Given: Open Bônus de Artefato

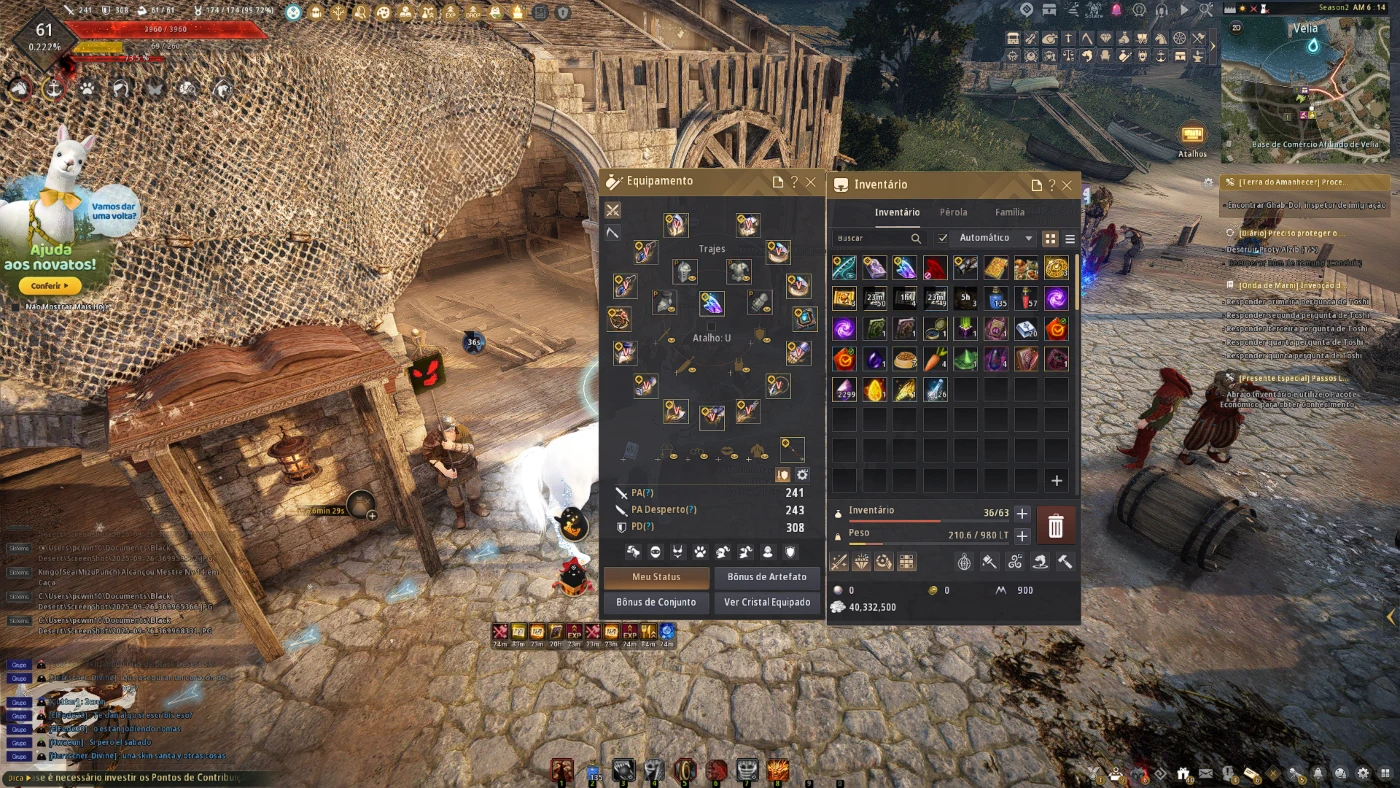Looking at the screenshot, I should coord(766,578).
